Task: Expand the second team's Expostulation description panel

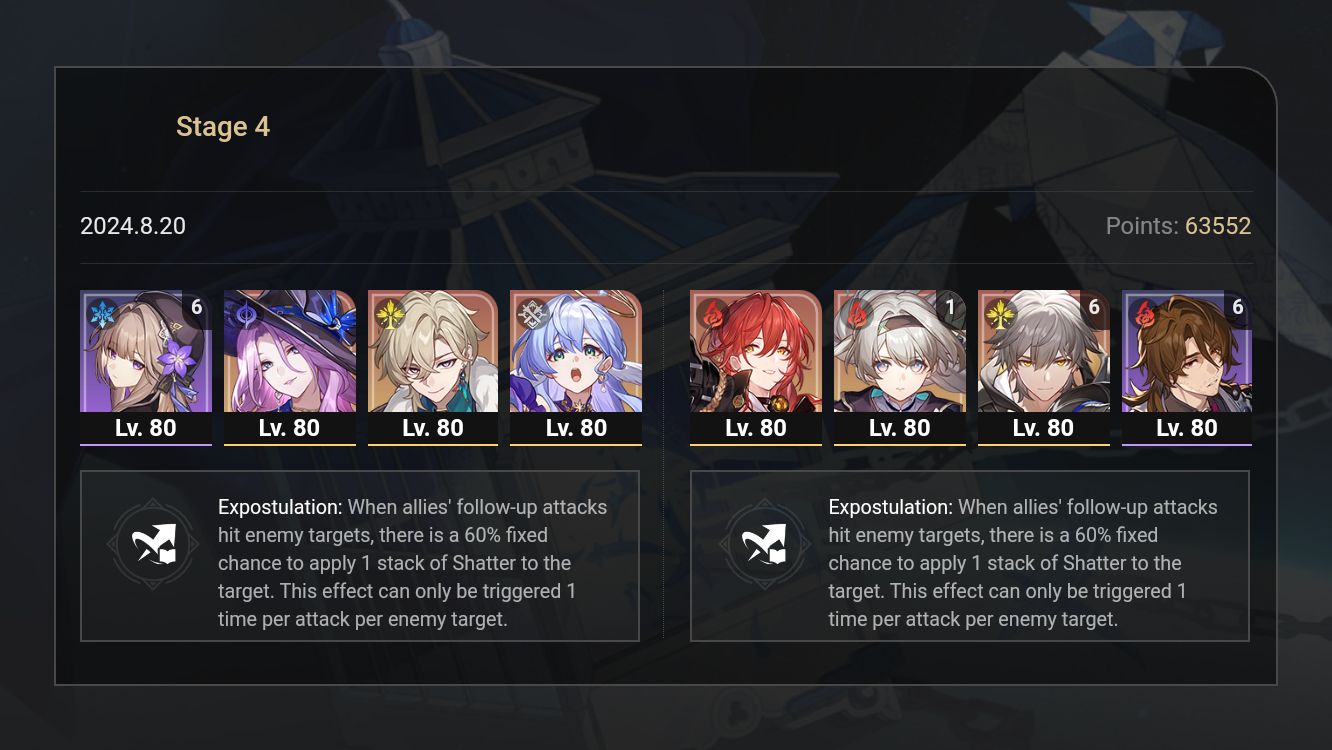Action: point(970,556)
